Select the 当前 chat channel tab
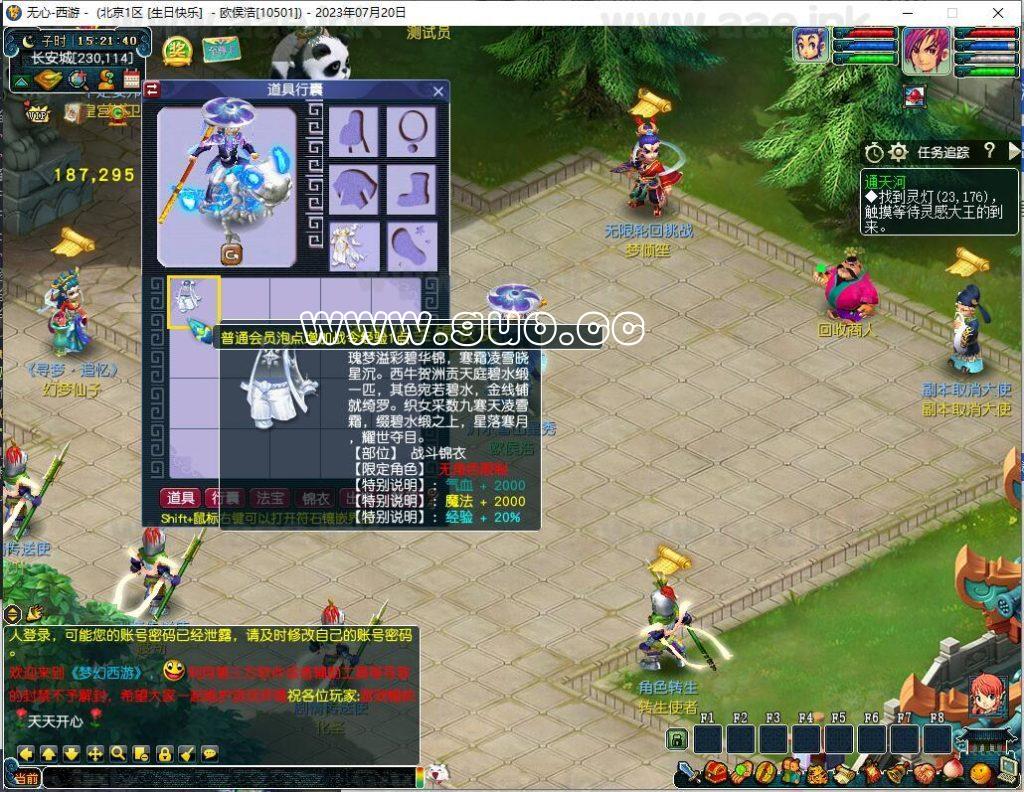 tap(26, 778)
